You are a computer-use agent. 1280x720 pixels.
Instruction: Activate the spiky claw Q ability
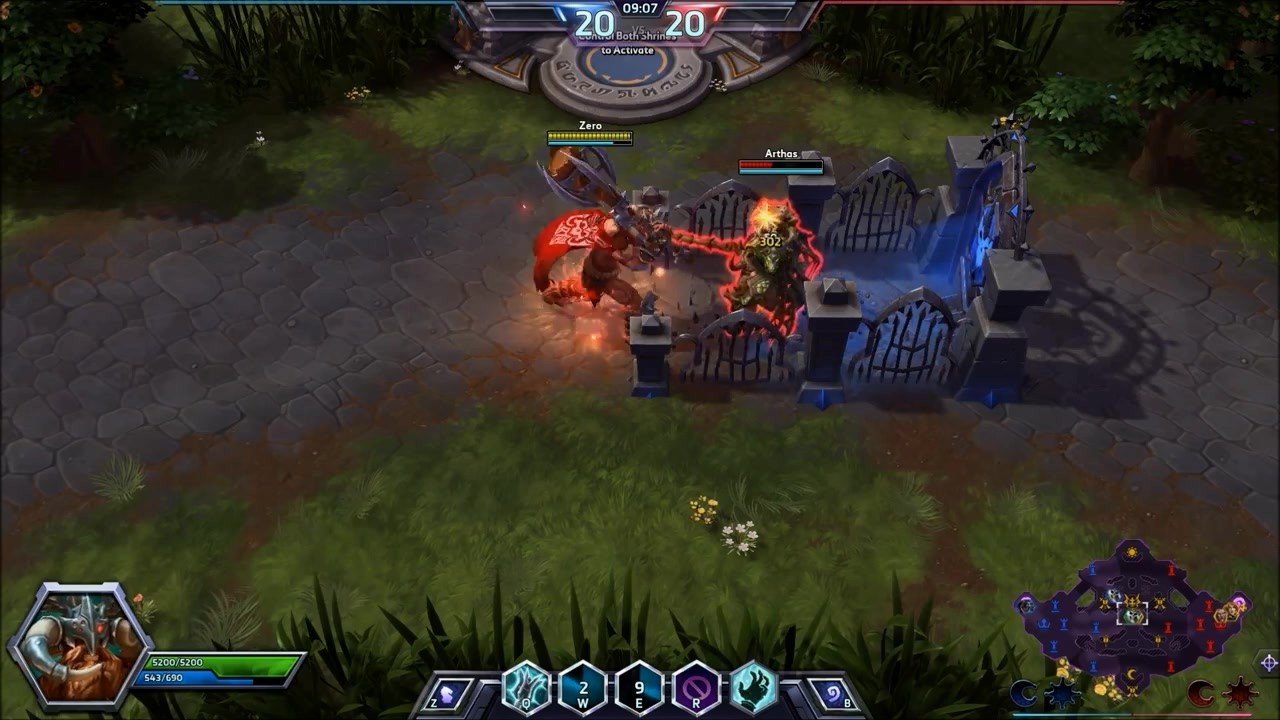526,688
